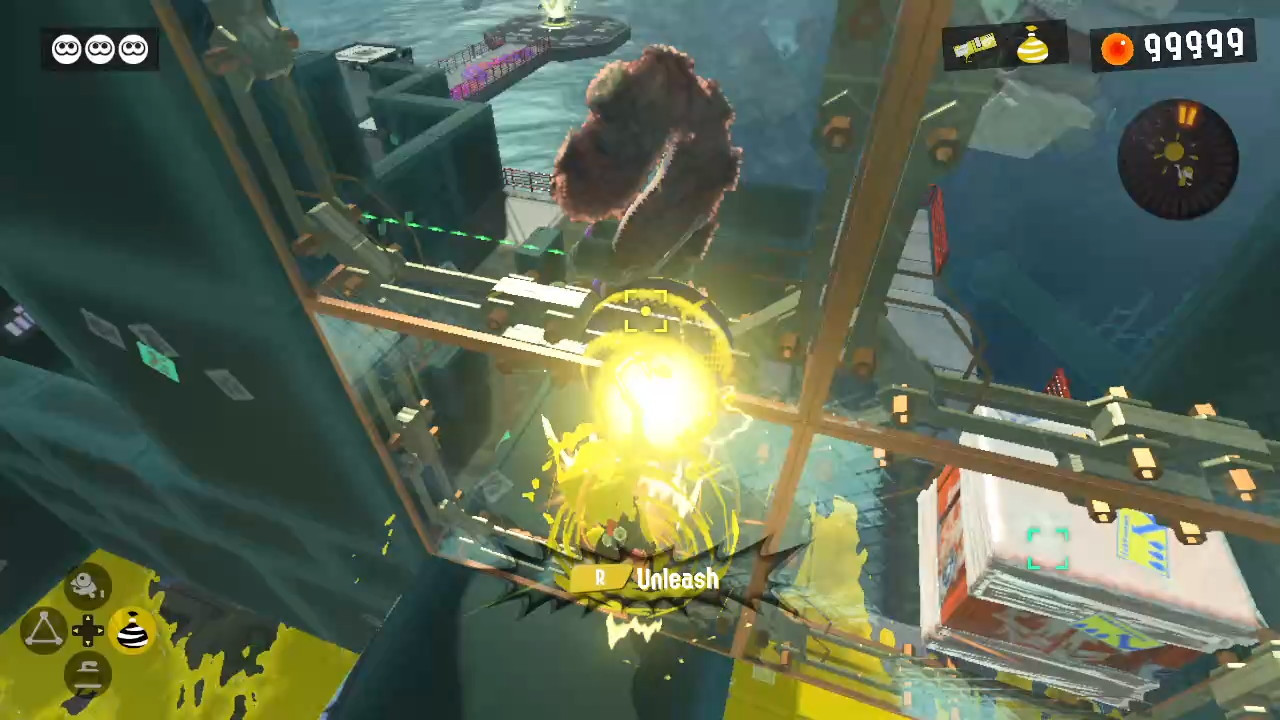Click the rightmost eye icon top-left

tap(133, 48)
